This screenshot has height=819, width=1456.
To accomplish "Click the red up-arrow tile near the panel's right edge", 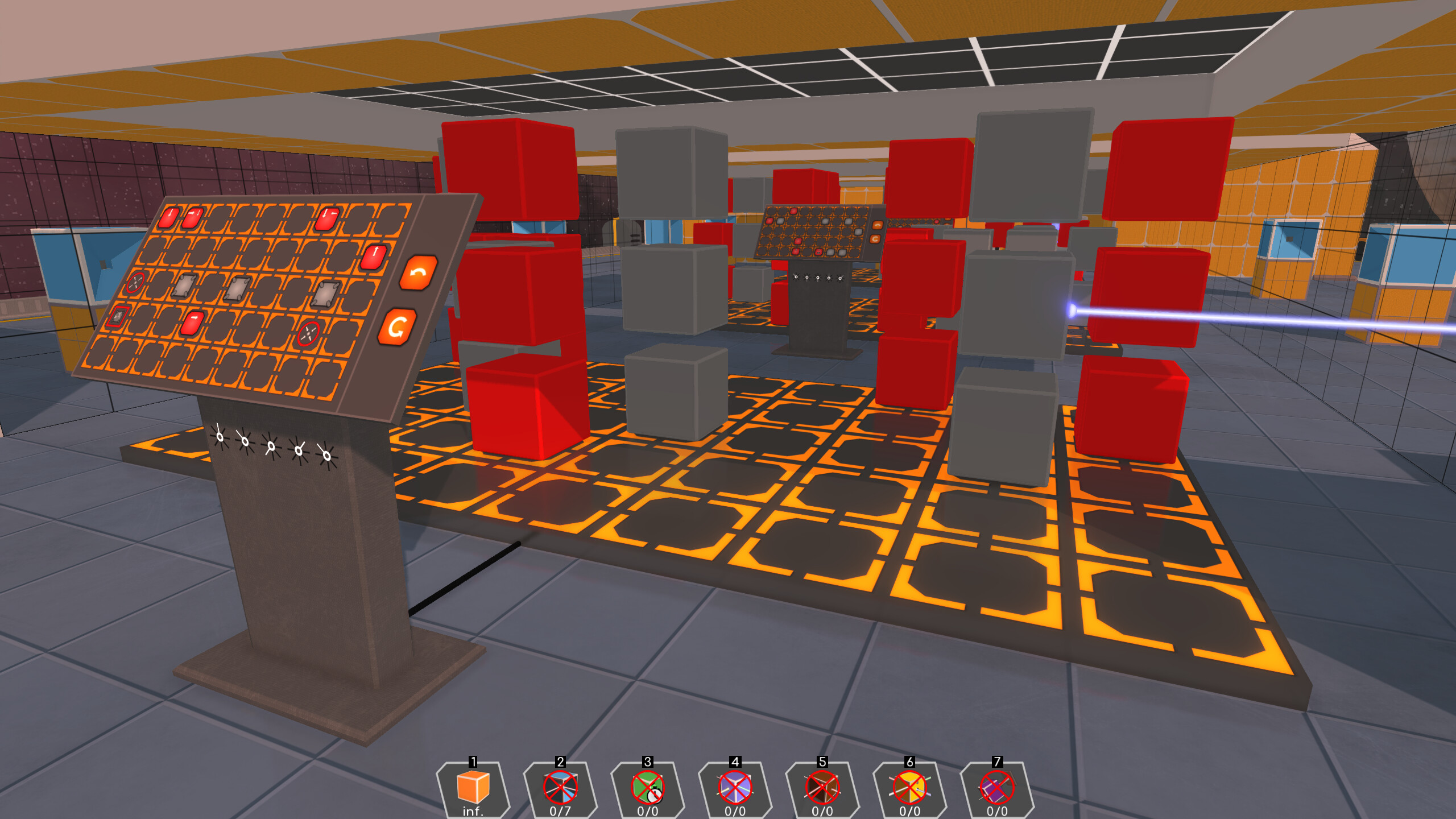I will [374, 257].
